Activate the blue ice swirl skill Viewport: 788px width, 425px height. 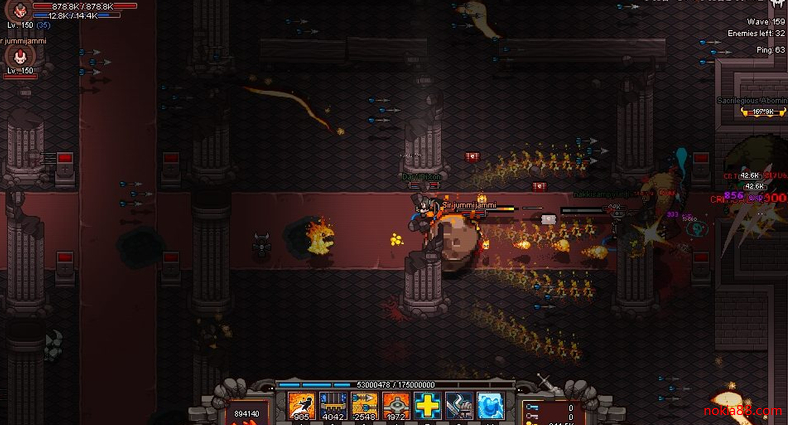490,405
